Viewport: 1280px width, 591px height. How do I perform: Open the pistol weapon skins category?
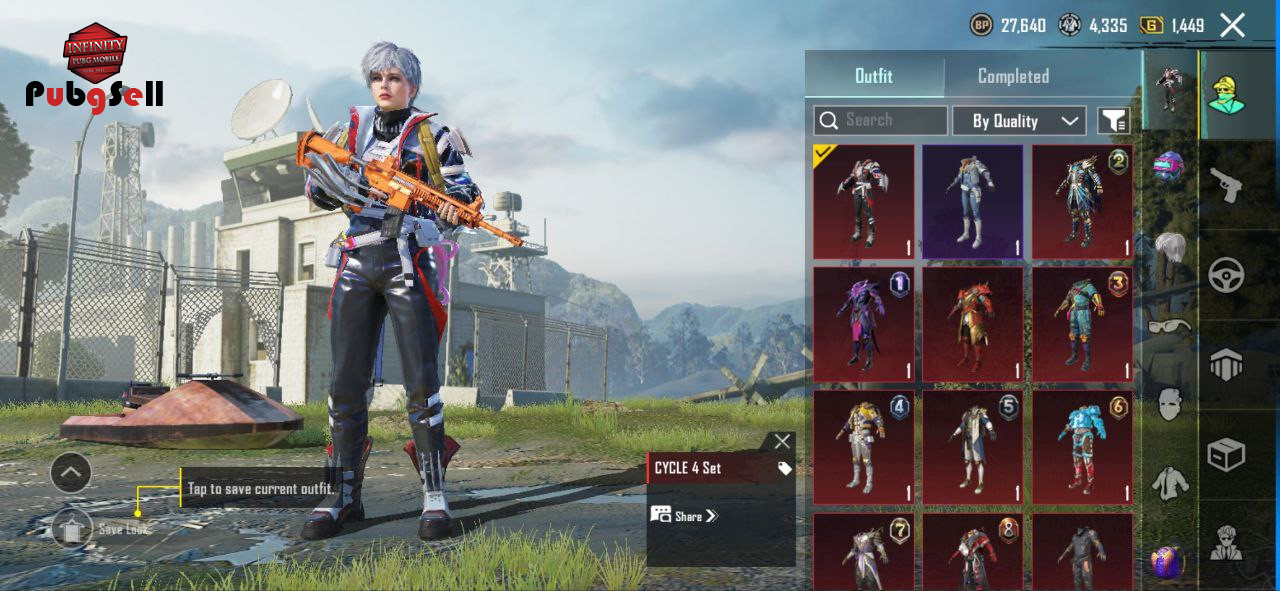1226,184
